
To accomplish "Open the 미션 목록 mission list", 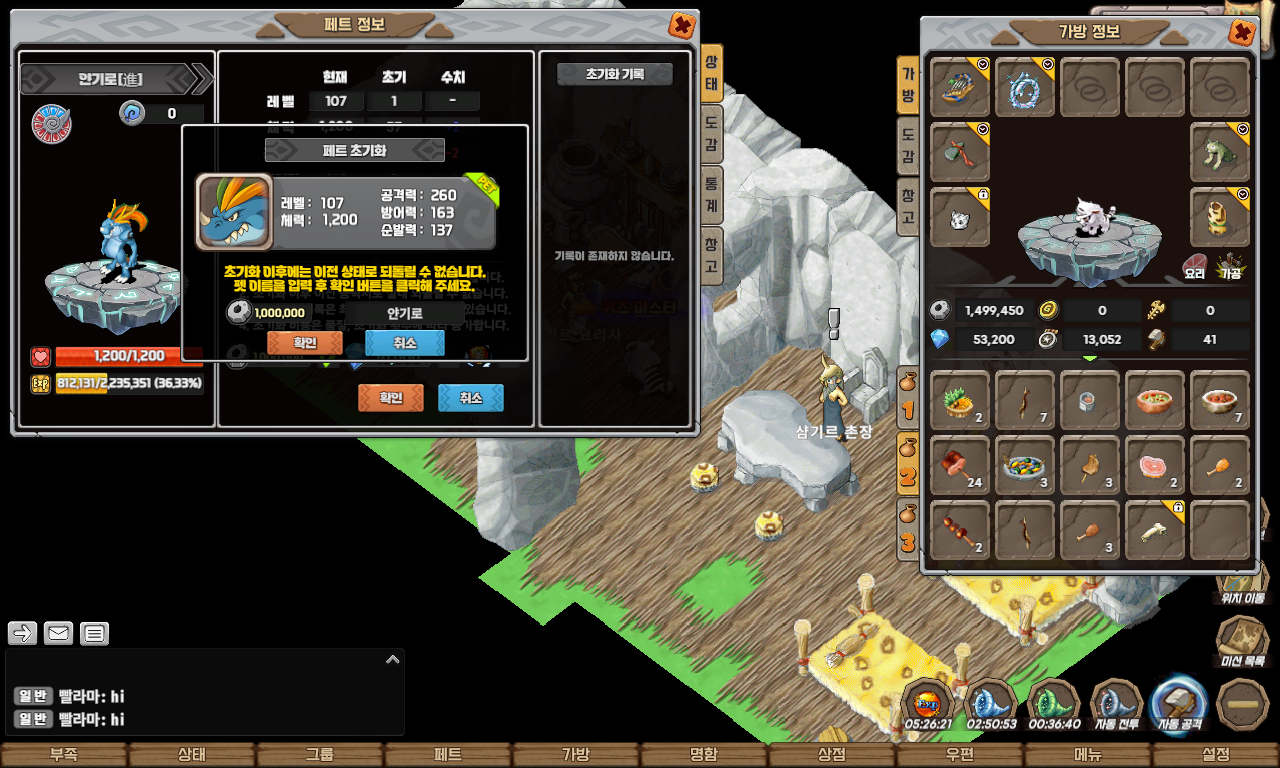I will pyautogui.click(x=1242, y=642).
